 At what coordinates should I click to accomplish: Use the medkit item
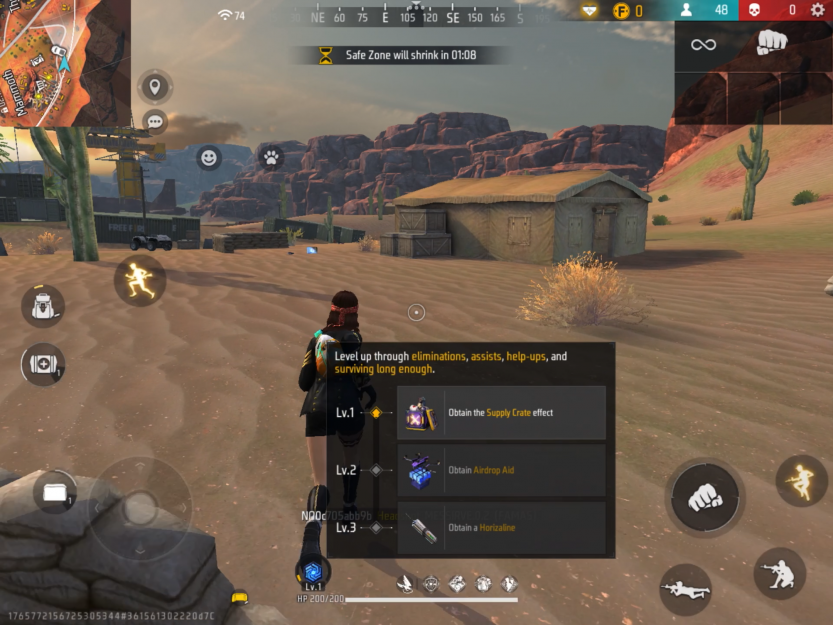pos(43,364)
